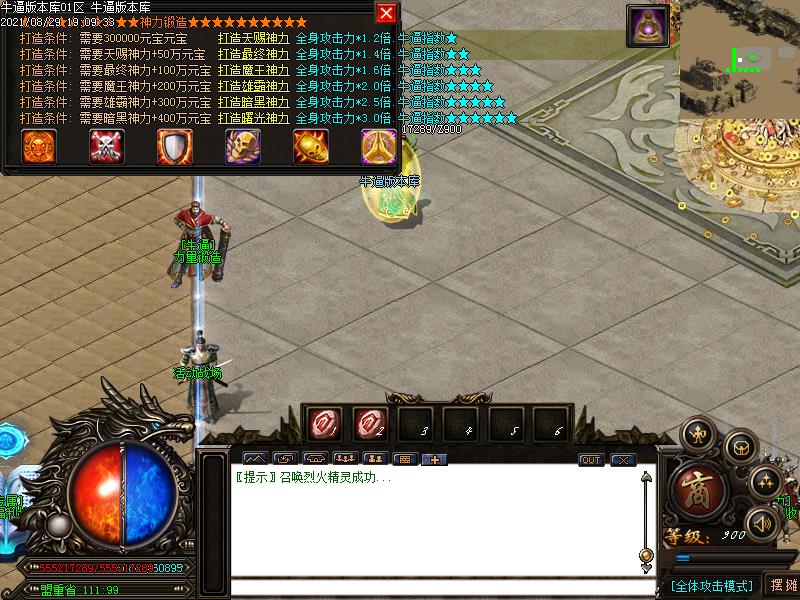Choose the 打造天赐神力 forging link
The image size is (800, 600).
click(254, 38)
